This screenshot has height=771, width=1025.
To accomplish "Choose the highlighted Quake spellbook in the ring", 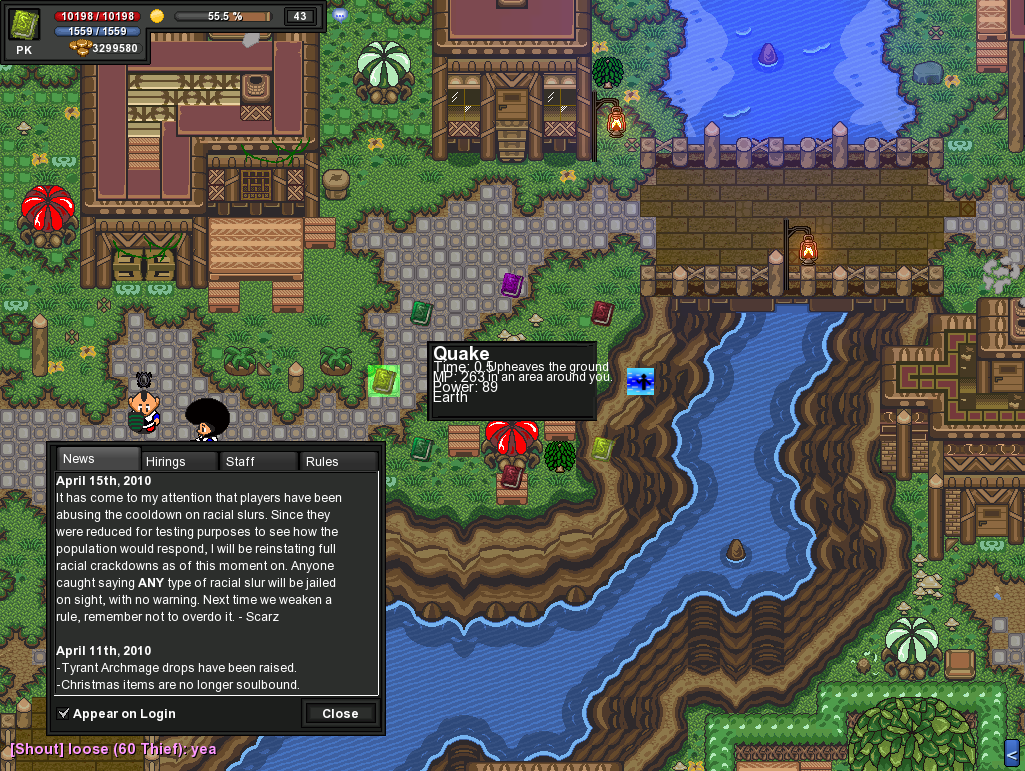I will click(x=383, y=381).
